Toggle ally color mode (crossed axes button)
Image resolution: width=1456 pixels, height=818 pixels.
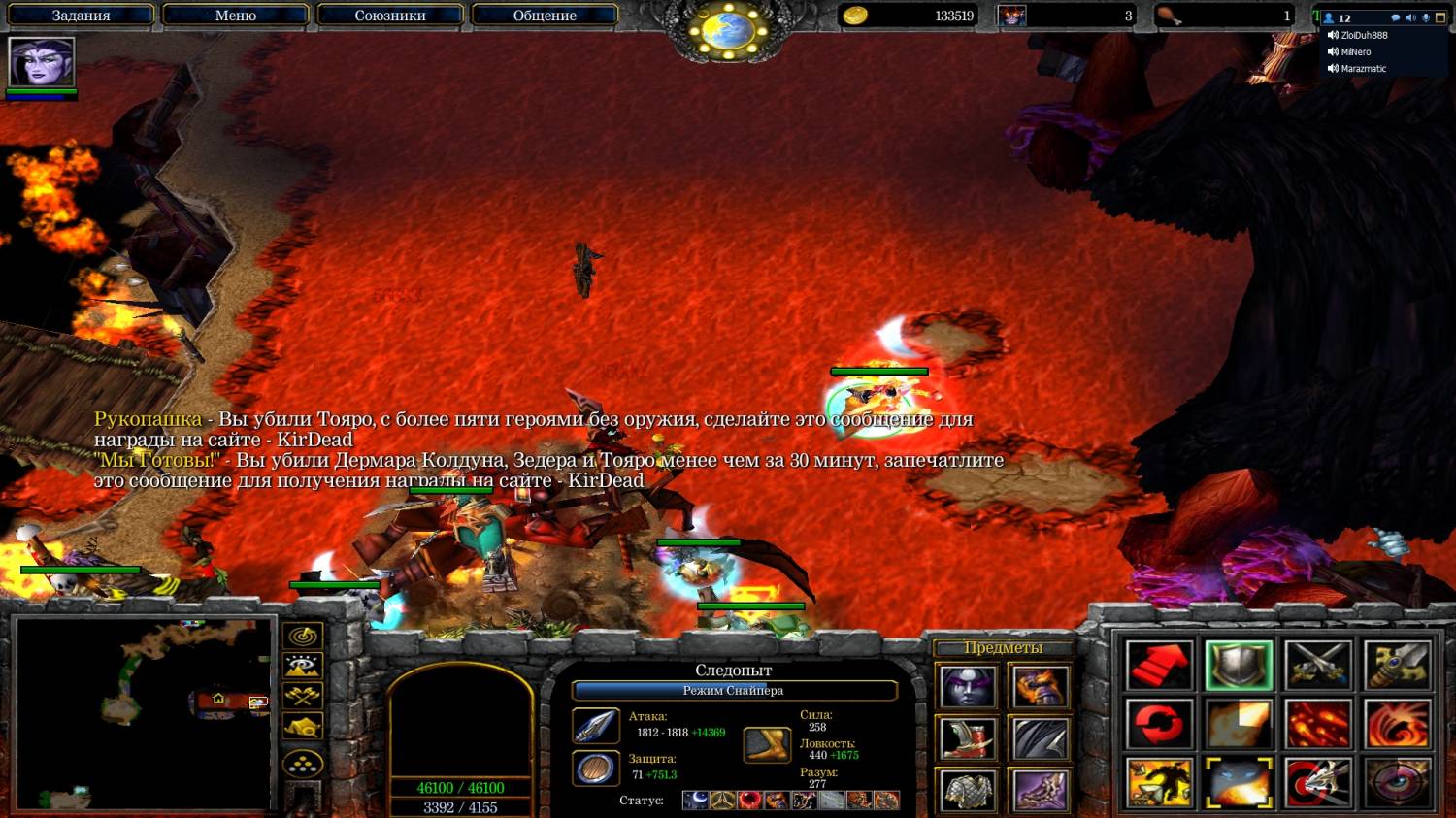pyautogui.click(x=303, y=696)
